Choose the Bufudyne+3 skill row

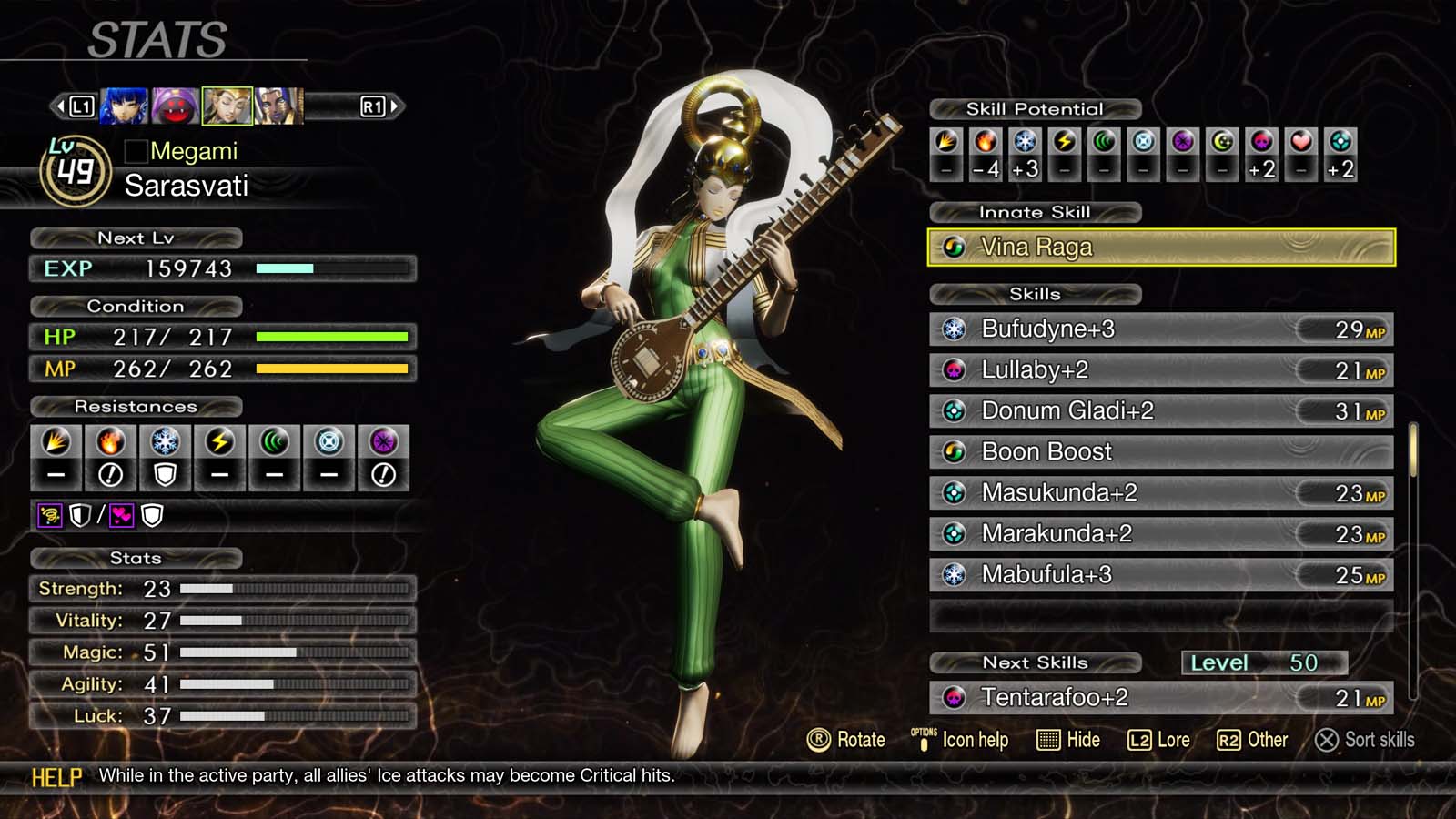tap(1160, 329)
